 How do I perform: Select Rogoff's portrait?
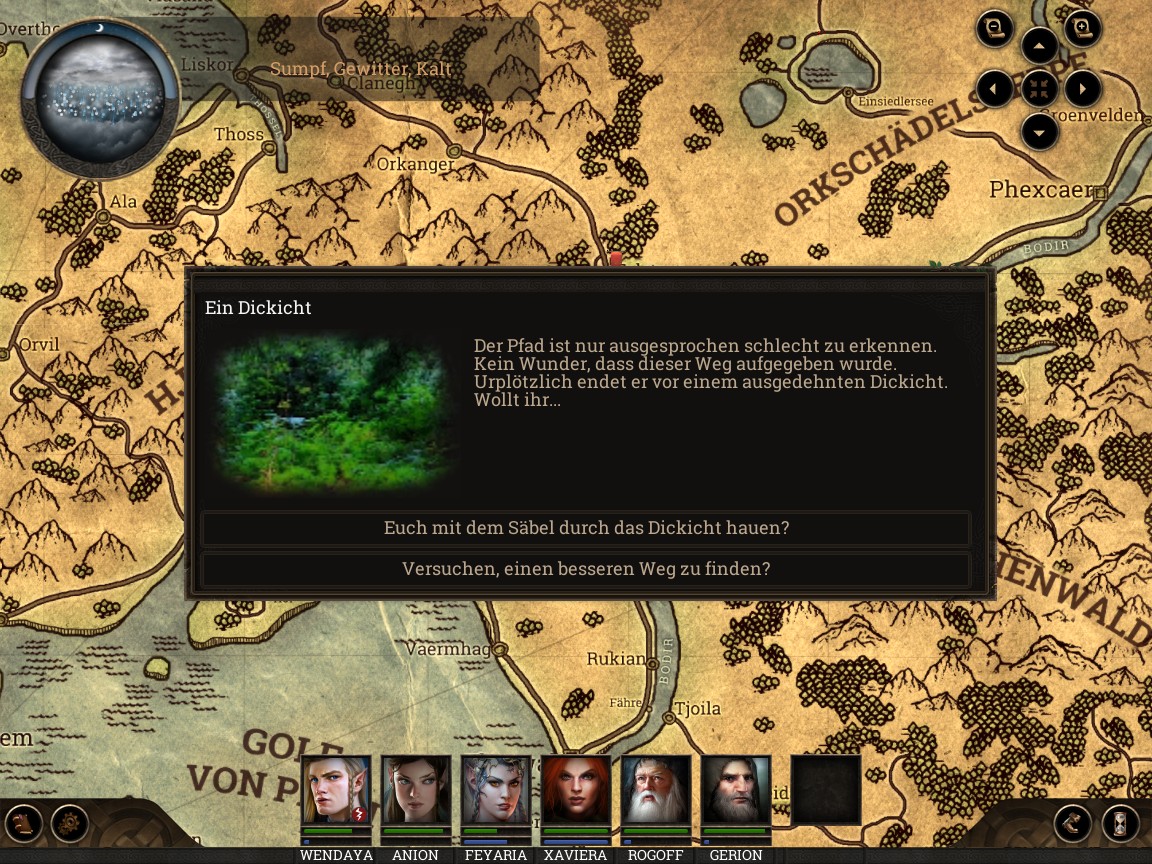pyautogui.click(x=656, y=790)
